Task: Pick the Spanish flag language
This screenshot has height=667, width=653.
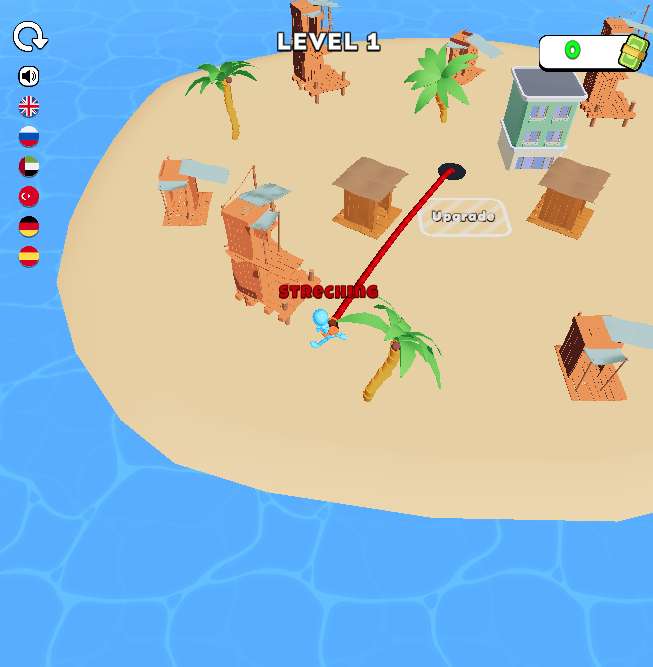Action: click(29, 256)
